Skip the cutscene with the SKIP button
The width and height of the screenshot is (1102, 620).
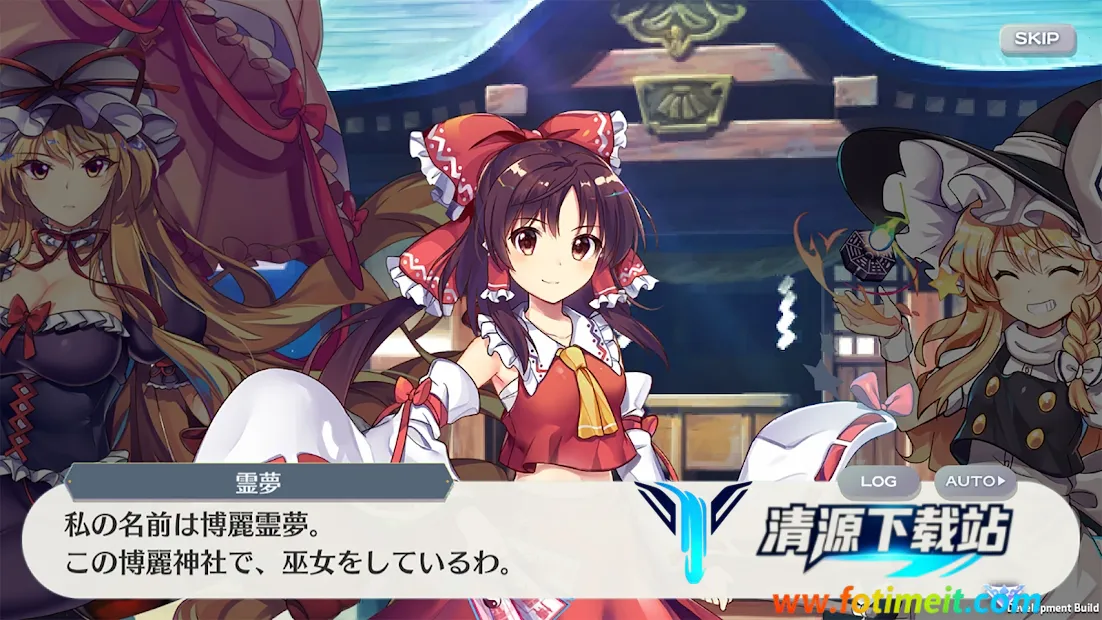[1037, 39]
